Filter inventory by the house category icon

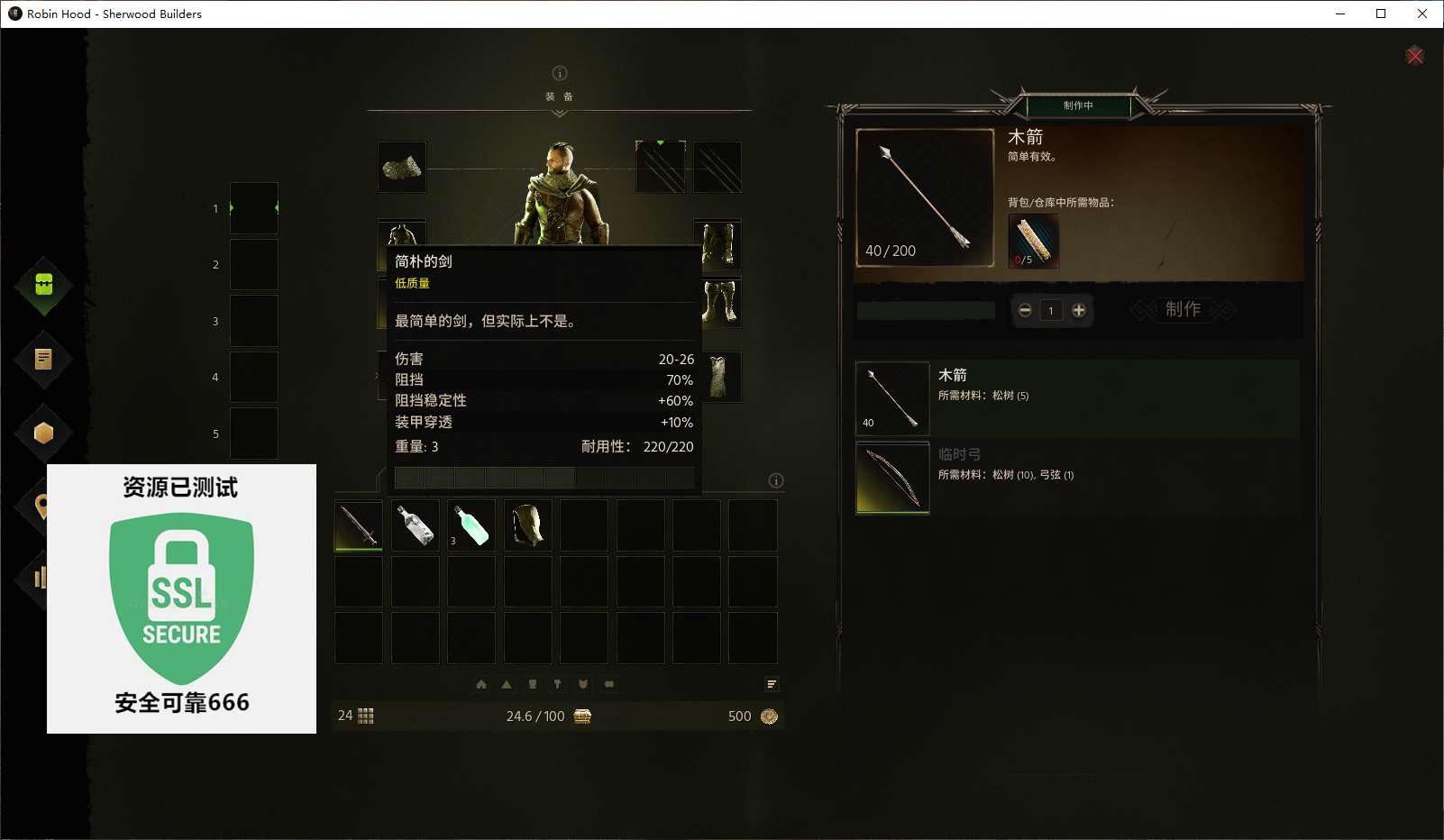point(481,684)
